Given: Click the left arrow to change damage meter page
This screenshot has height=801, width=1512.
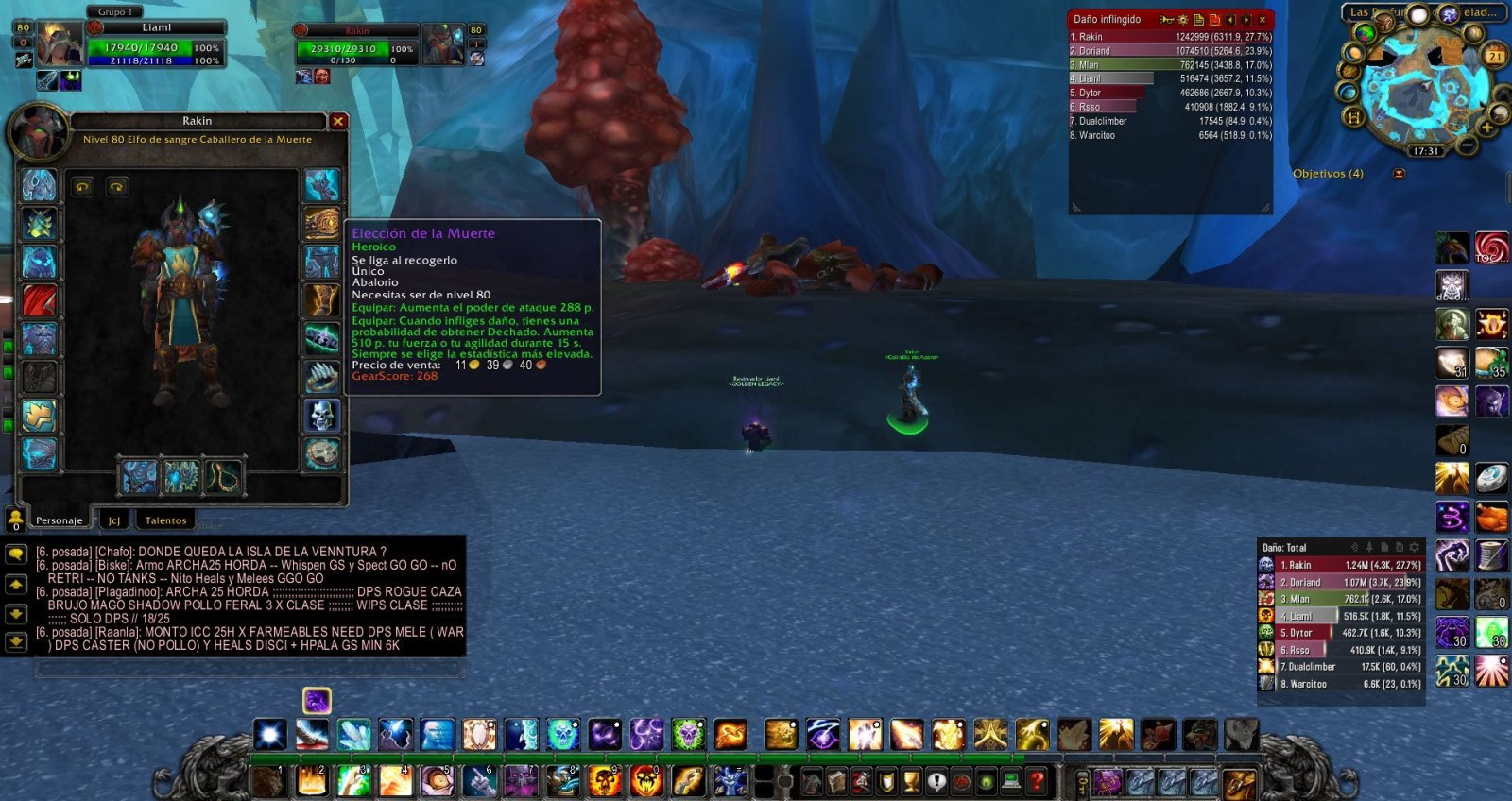Looking at the screenshot, I should click(1231, 19).
